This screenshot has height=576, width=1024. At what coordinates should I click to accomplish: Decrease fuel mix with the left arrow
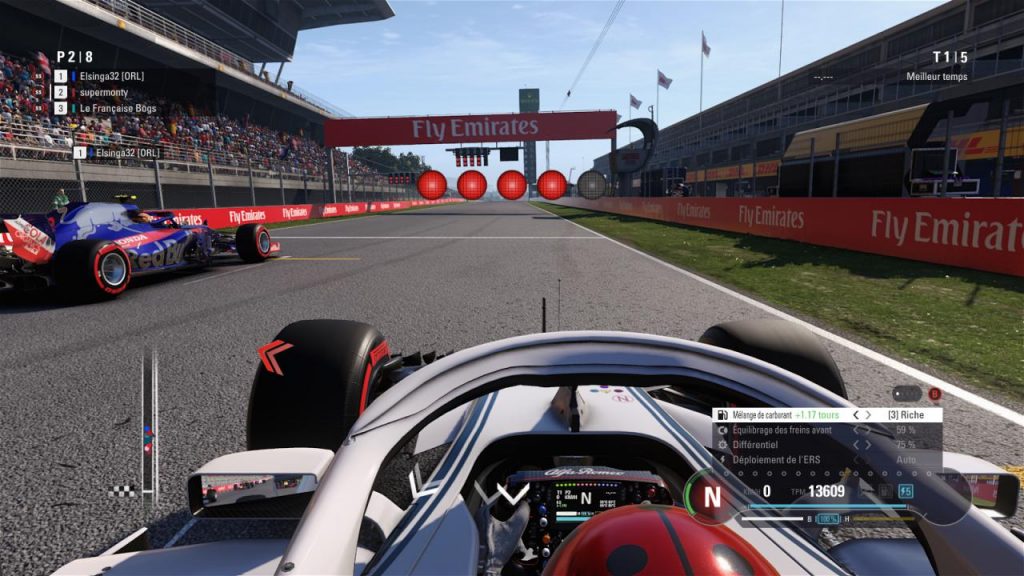[x=855, y=414]
